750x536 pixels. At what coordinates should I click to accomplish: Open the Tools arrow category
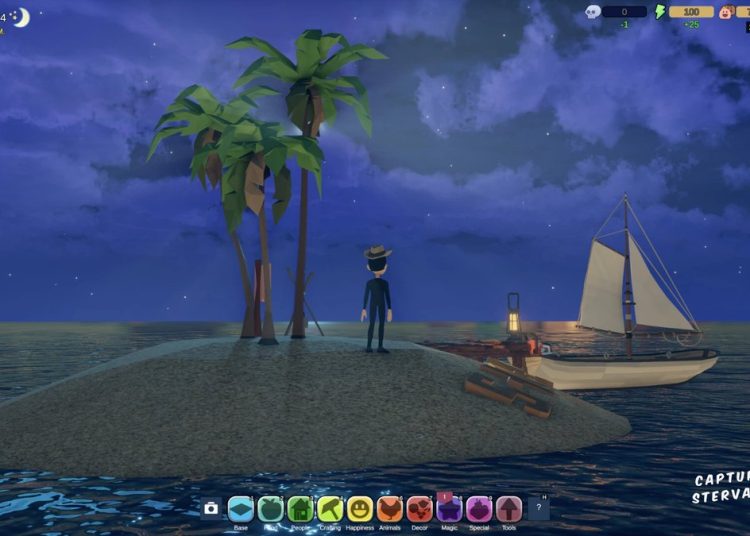(509, 509)
